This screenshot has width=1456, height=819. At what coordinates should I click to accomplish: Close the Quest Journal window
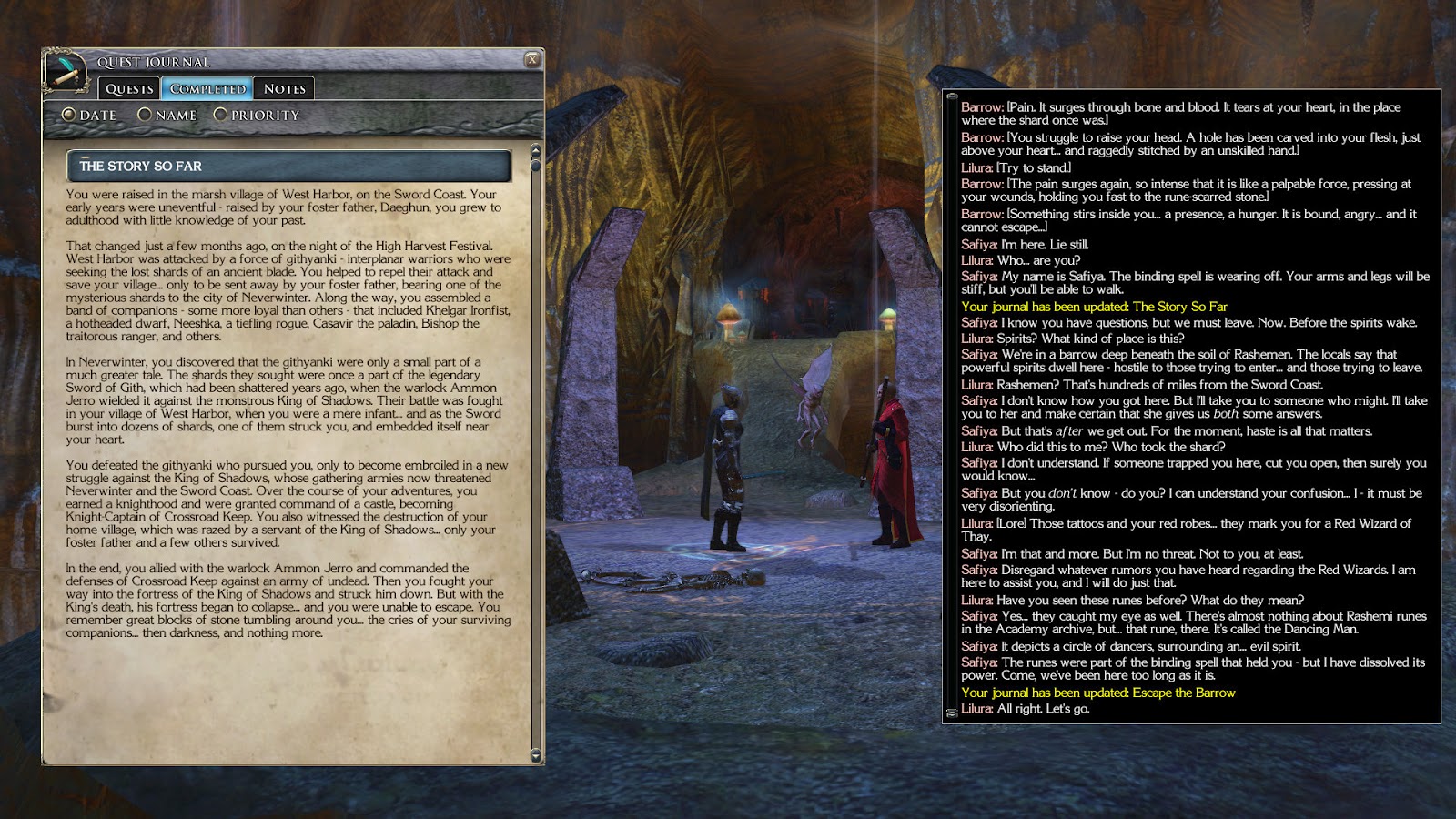pos(531,57)
